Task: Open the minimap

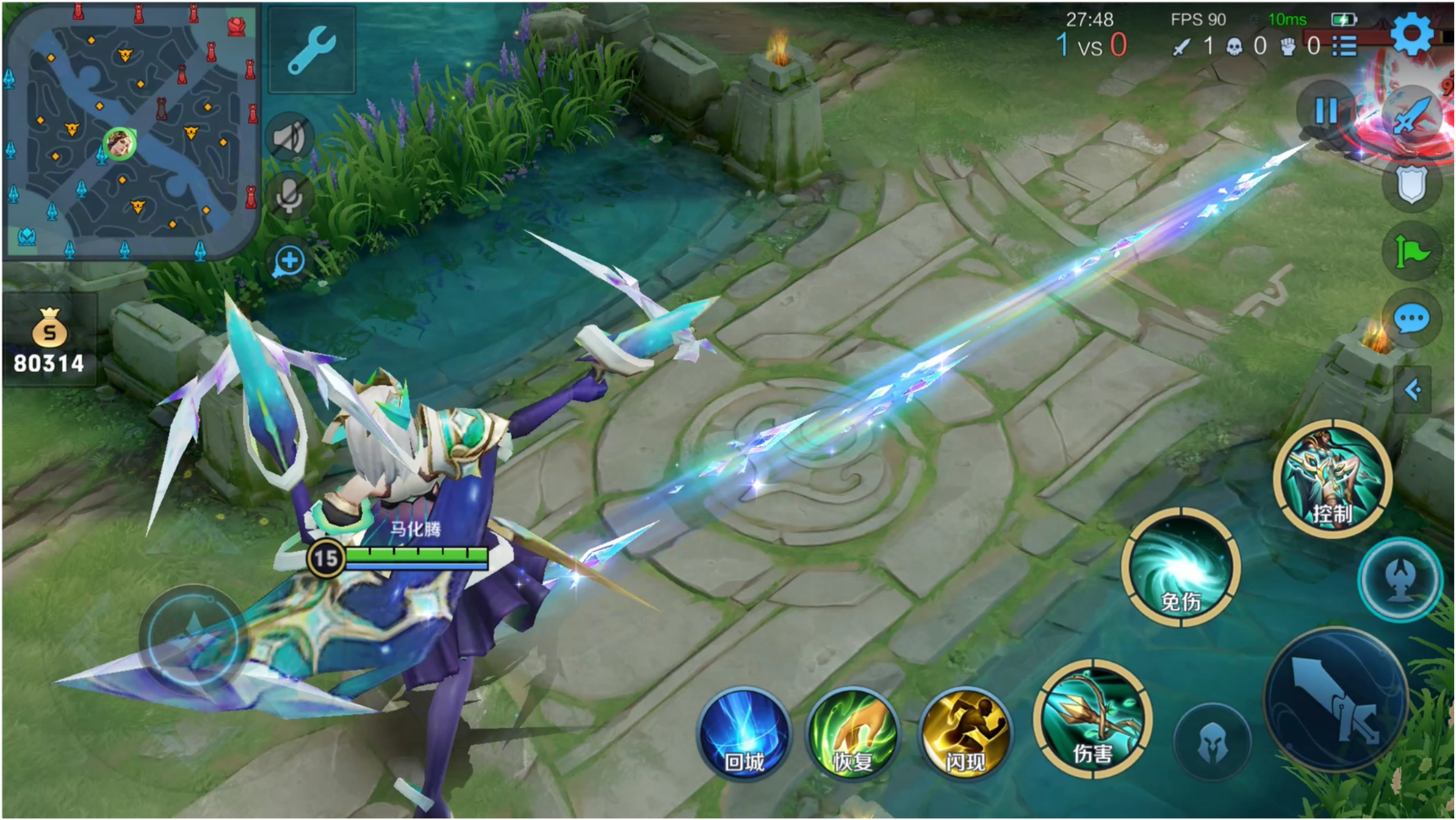Action: coord(130,131)
